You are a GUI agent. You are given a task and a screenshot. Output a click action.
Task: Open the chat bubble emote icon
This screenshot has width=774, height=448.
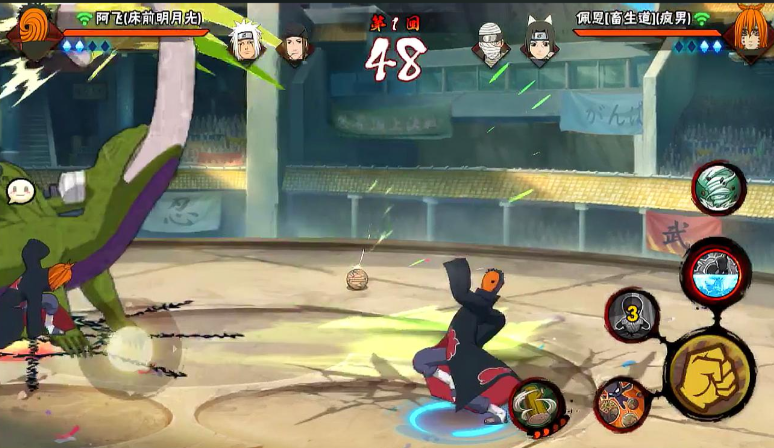pos(20,191)
